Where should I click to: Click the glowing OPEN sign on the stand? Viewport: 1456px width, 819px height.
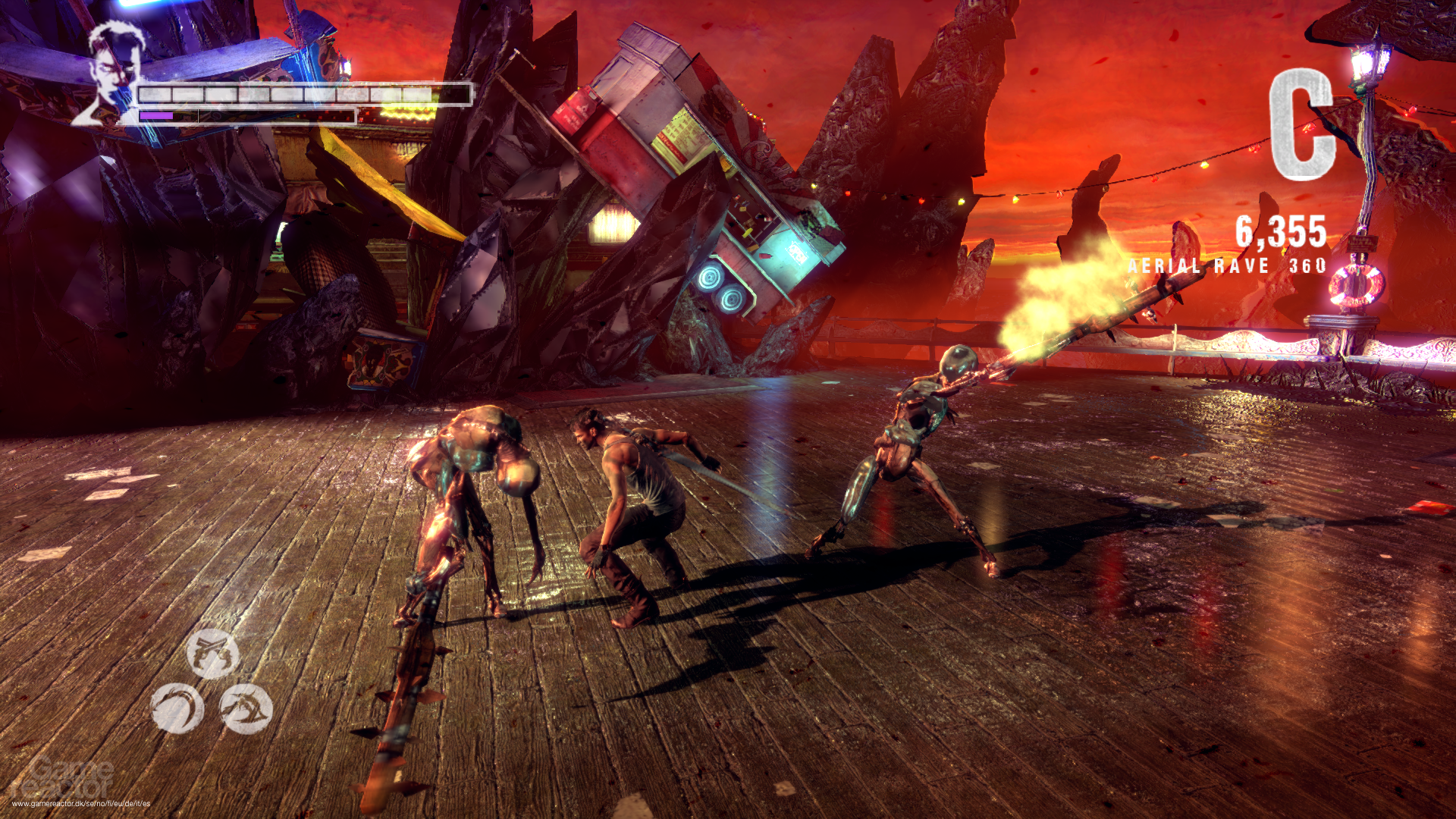[797, 254]
